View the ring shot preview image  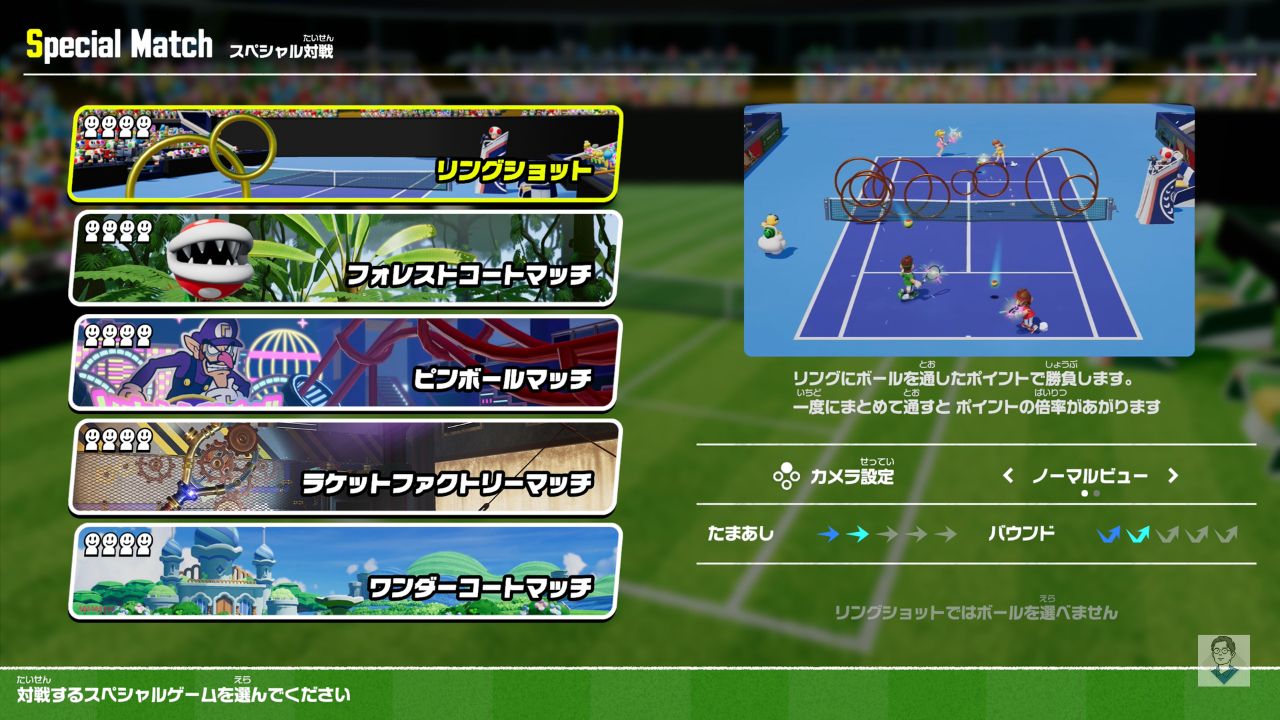tap(968, 230)
